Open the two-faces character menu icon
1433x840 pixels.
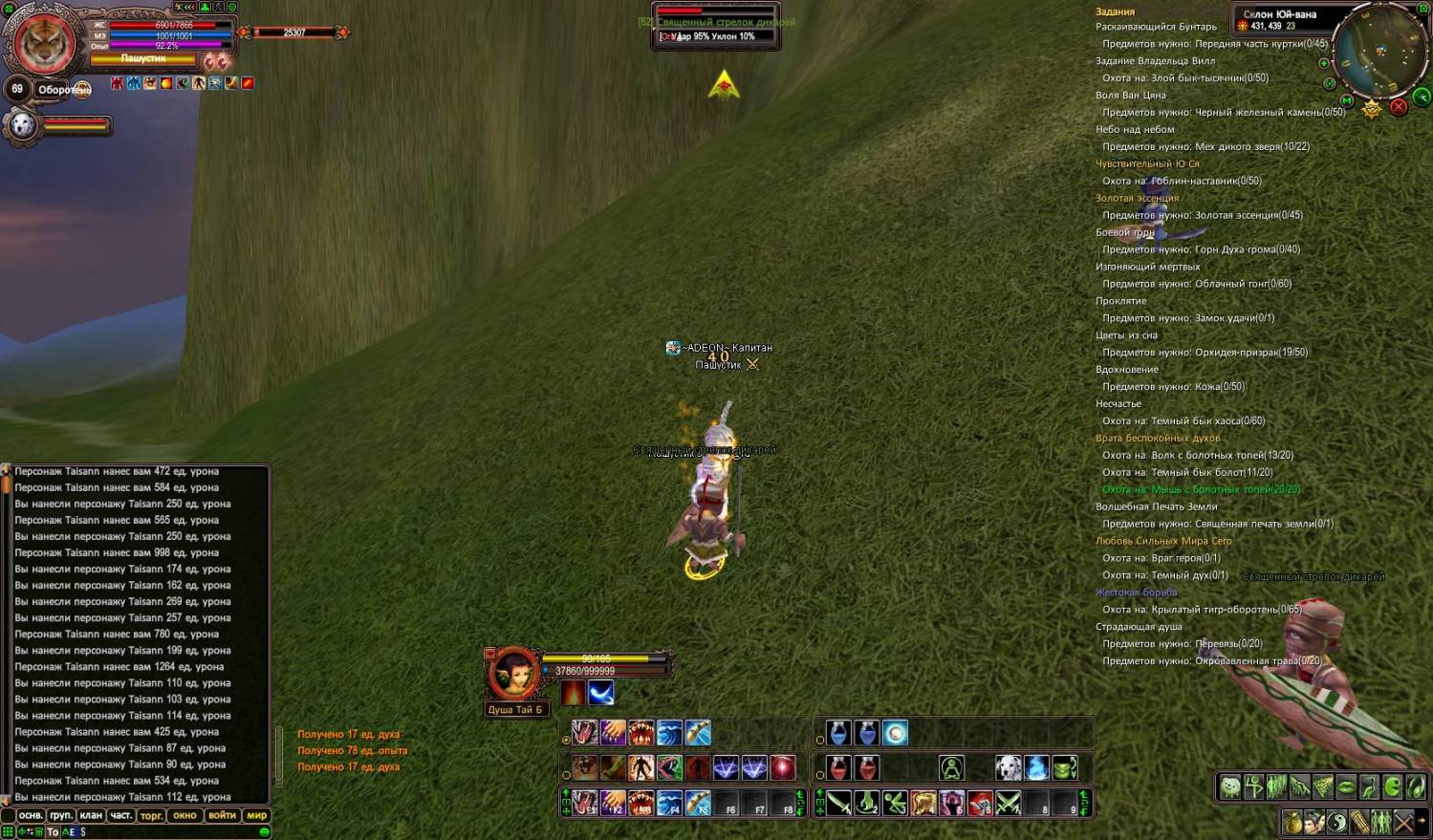click(x=1314, y=822)
